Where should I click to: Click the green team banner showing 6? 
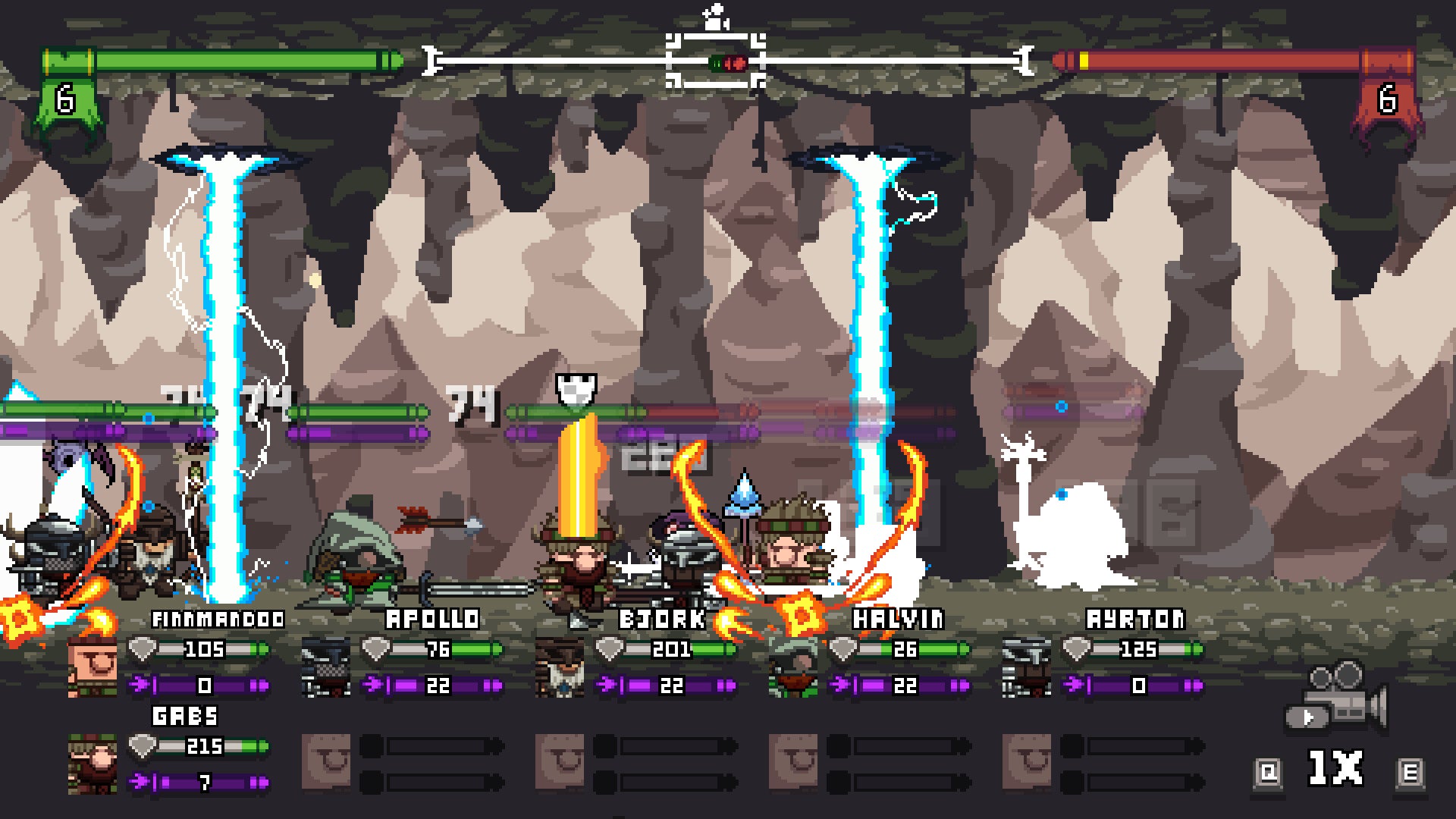[64, 97]
